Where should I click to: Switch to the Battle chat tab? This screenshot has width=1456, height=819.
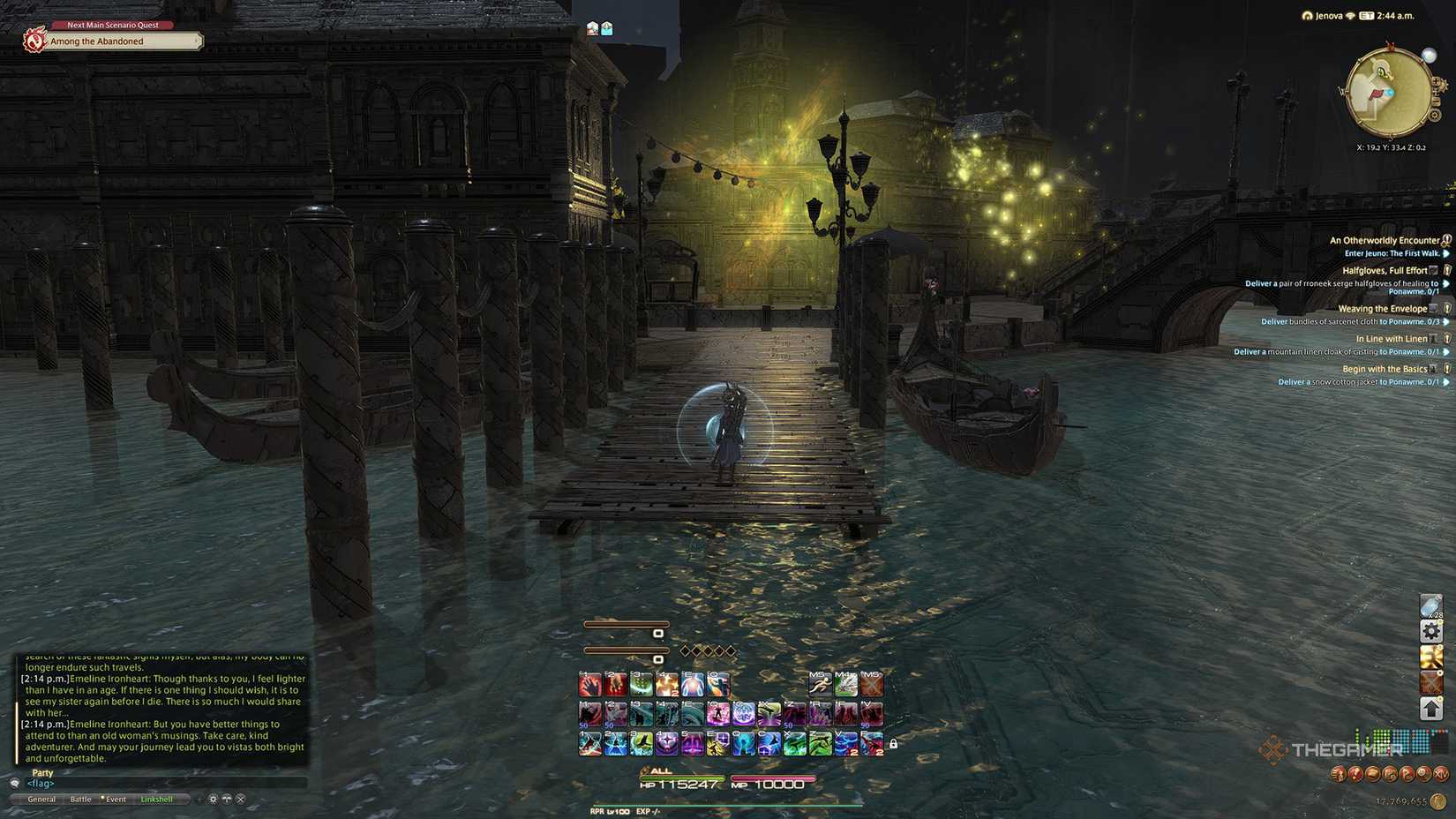(81, 799)
